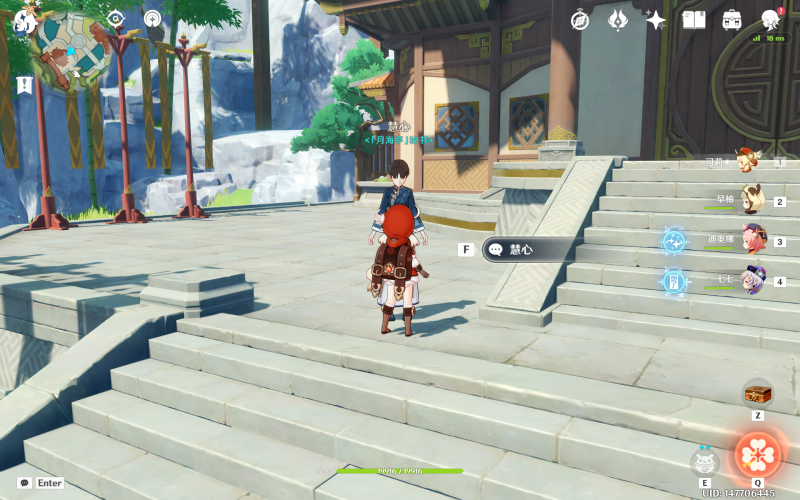Open the chat speech bubble
The image size is (800, 500).
pyautogui.click(x=24, y=482)
